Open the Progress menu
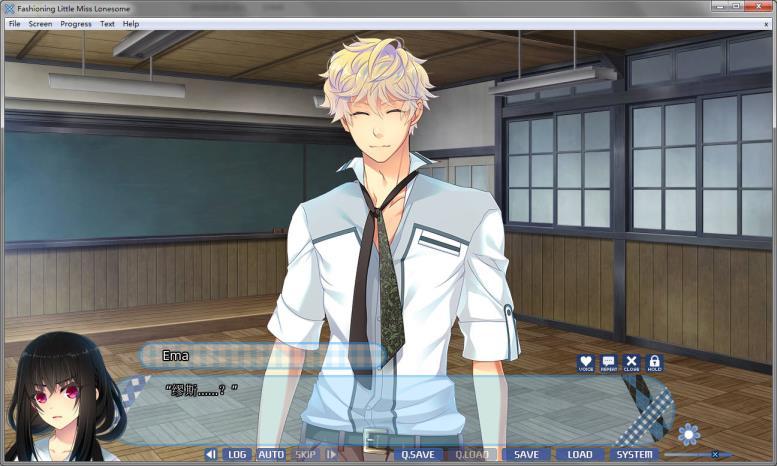The image size is (777, 466). point(76,23)
